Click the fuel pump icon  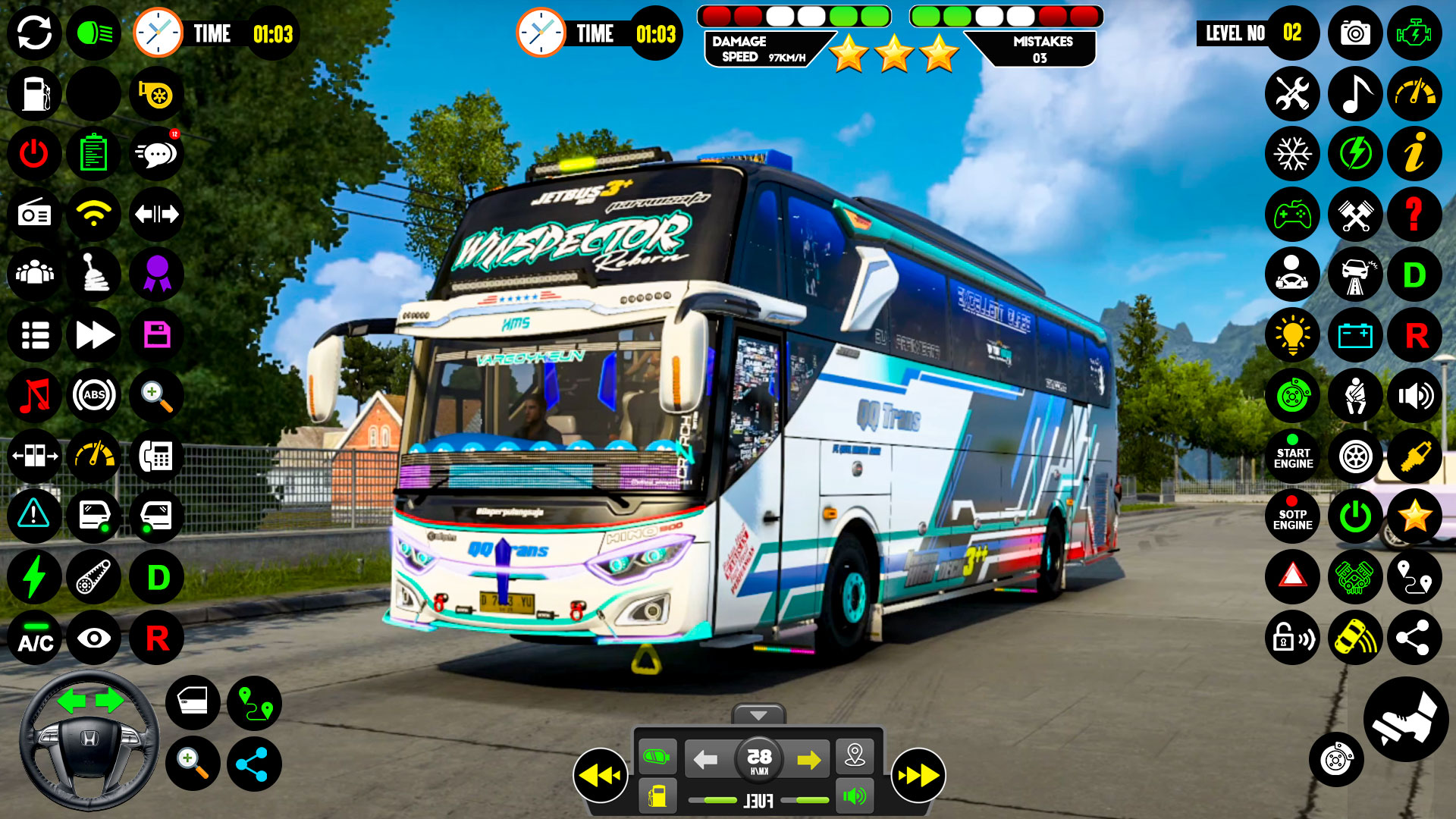33,93
